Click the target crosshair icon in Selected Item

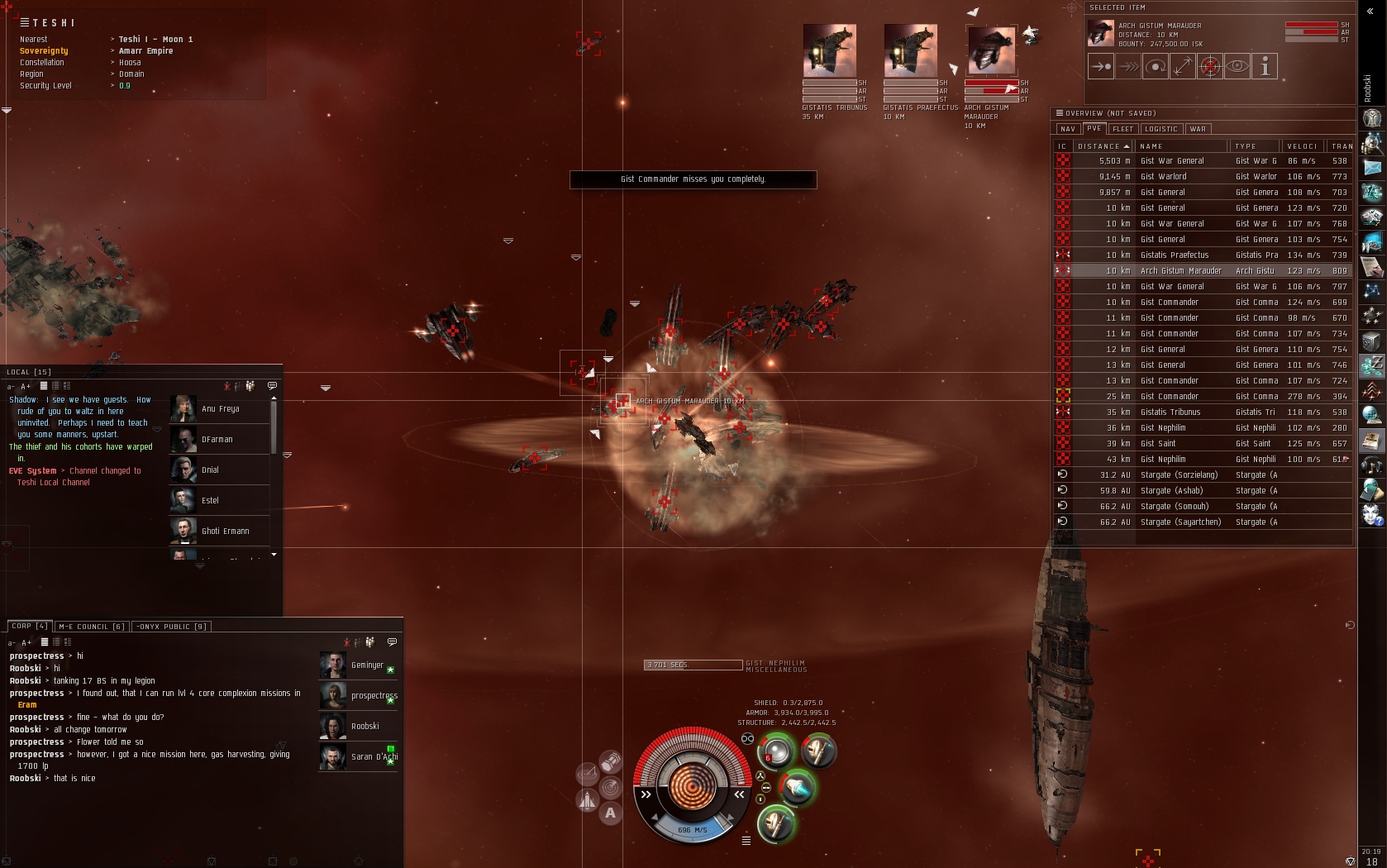[x=1209, y=67]
